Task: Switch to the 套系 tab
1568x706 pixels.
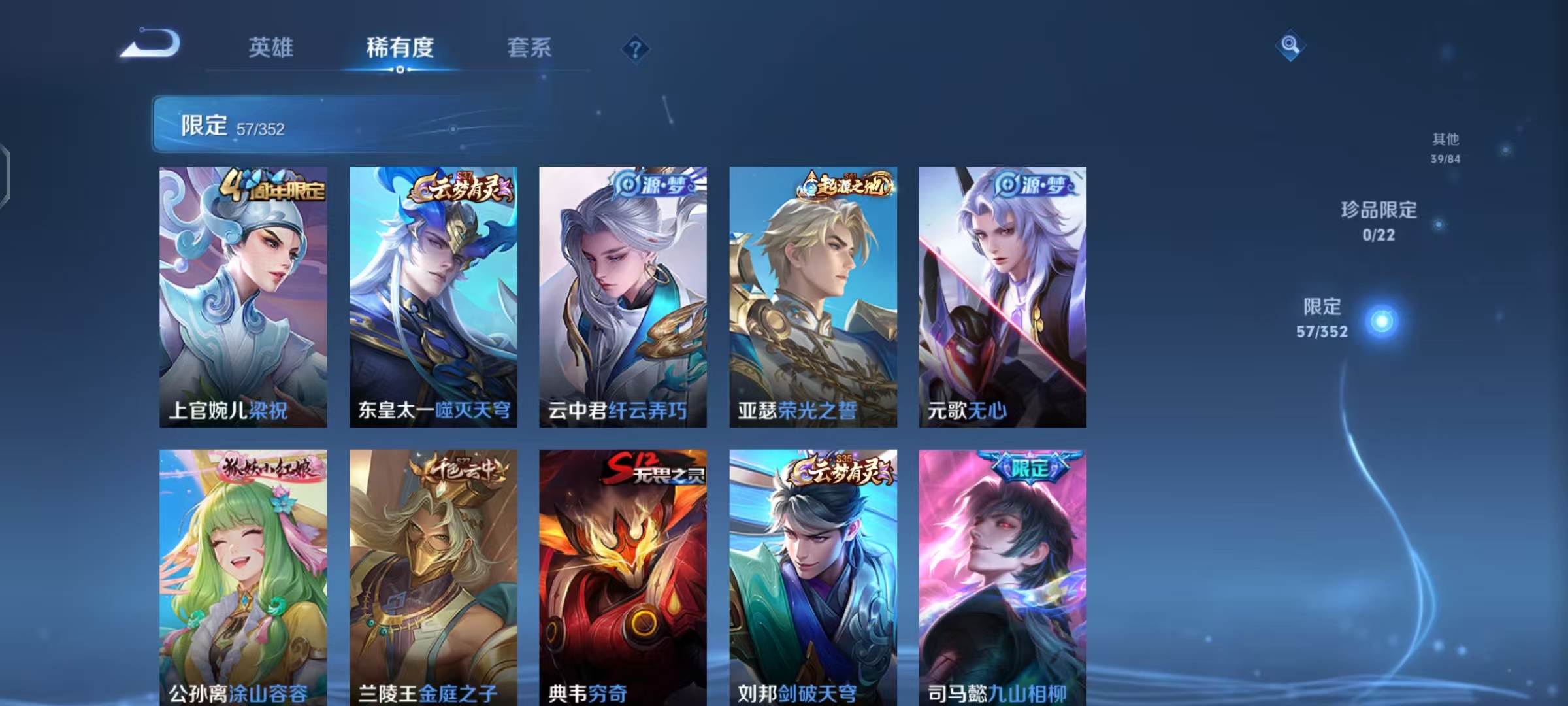Action: 531,46
